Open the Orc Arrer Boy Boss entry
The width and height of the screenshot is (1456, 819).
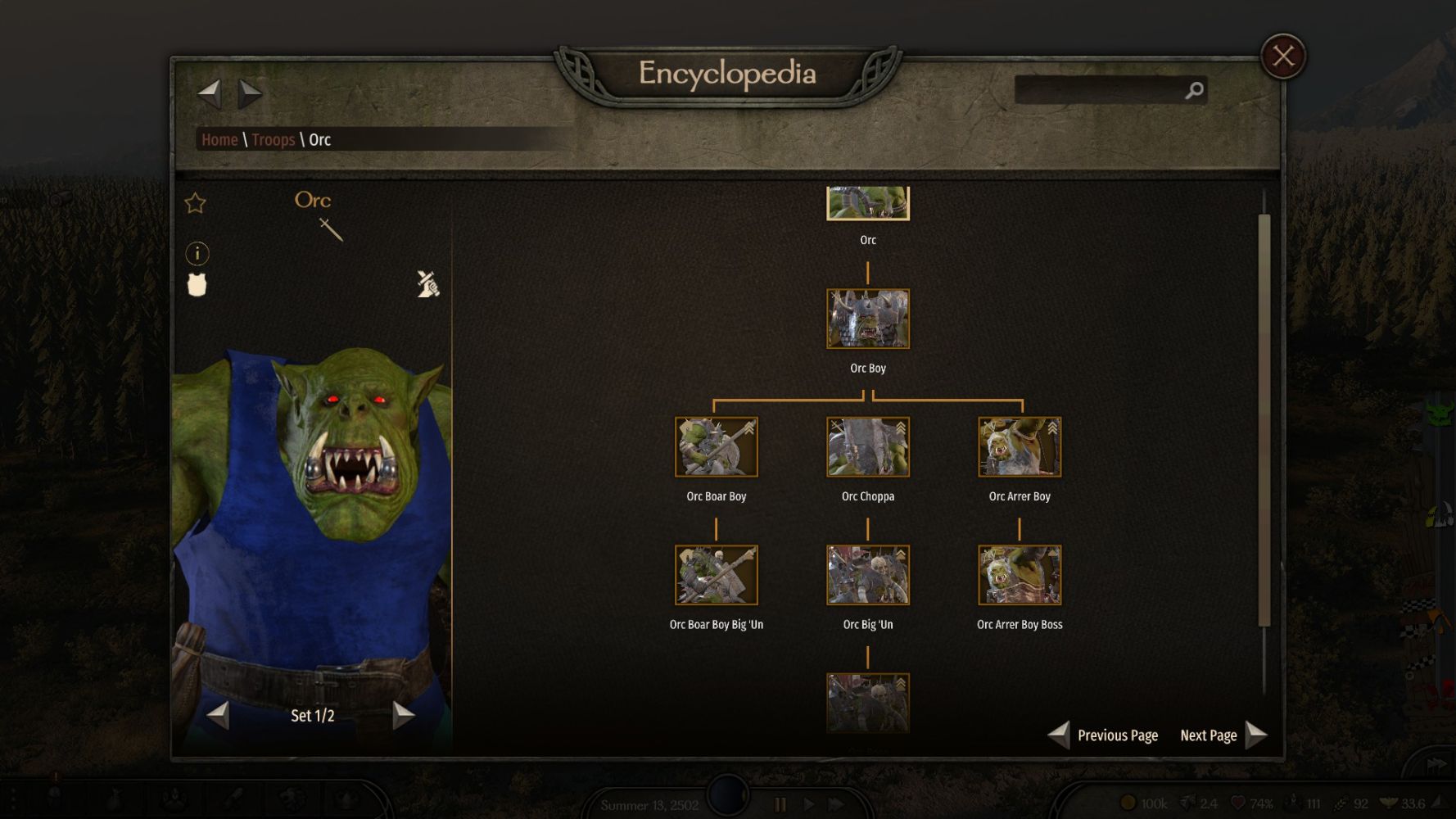coord(1019,575)
